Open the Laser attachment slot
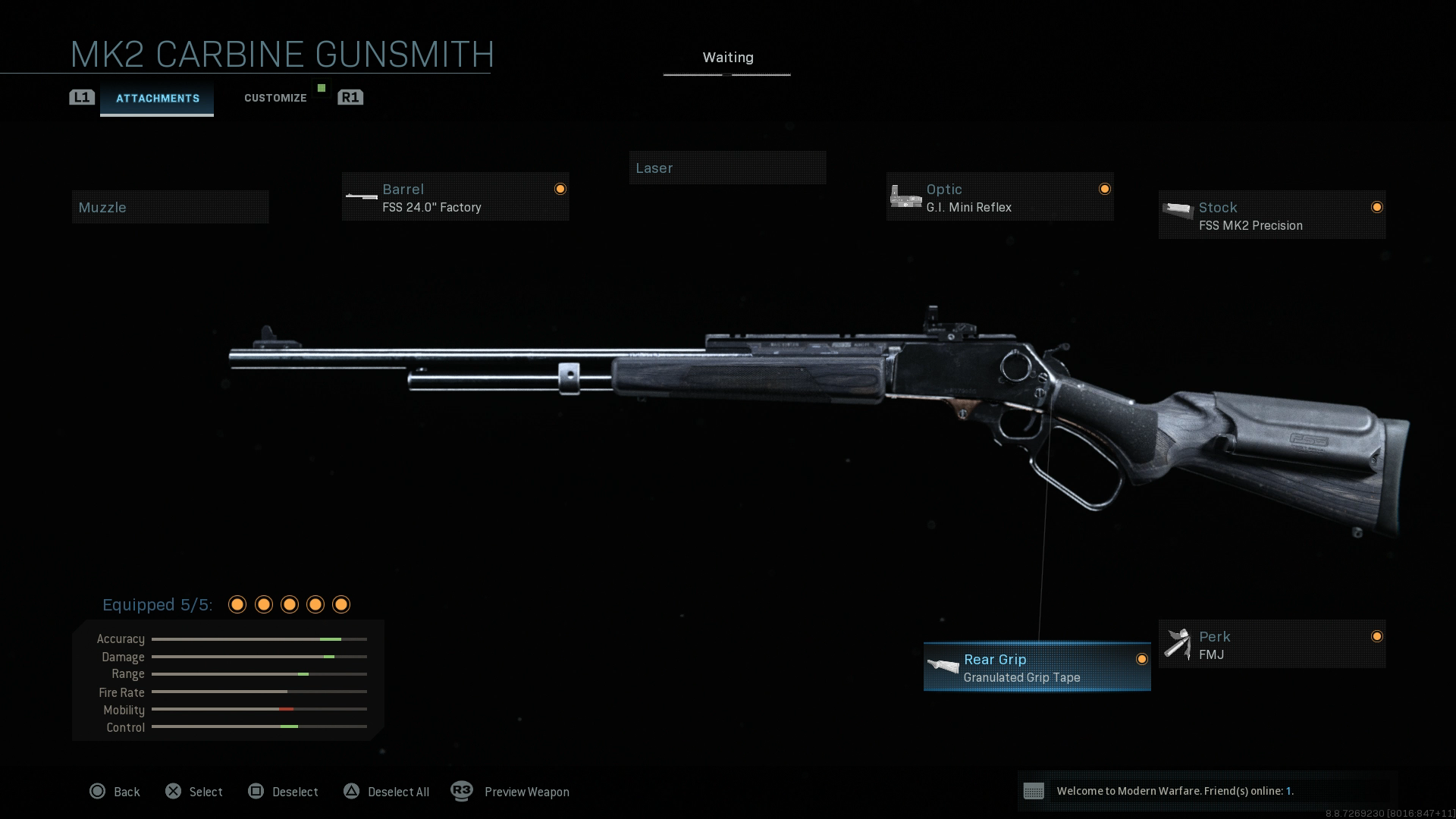 (727, 168)
